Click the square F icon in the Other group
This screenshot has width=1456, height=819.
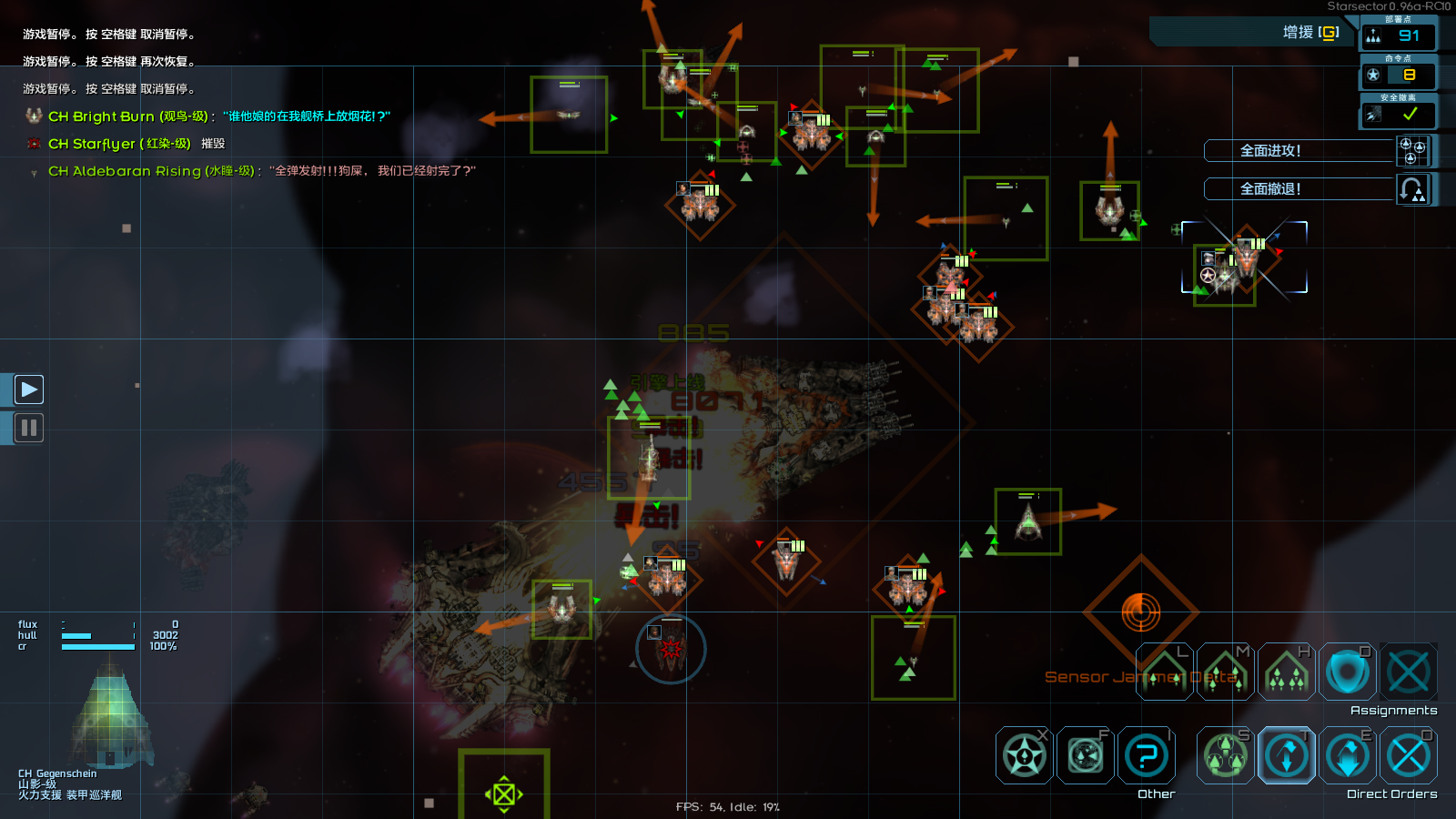click(x=1086, y=755)
